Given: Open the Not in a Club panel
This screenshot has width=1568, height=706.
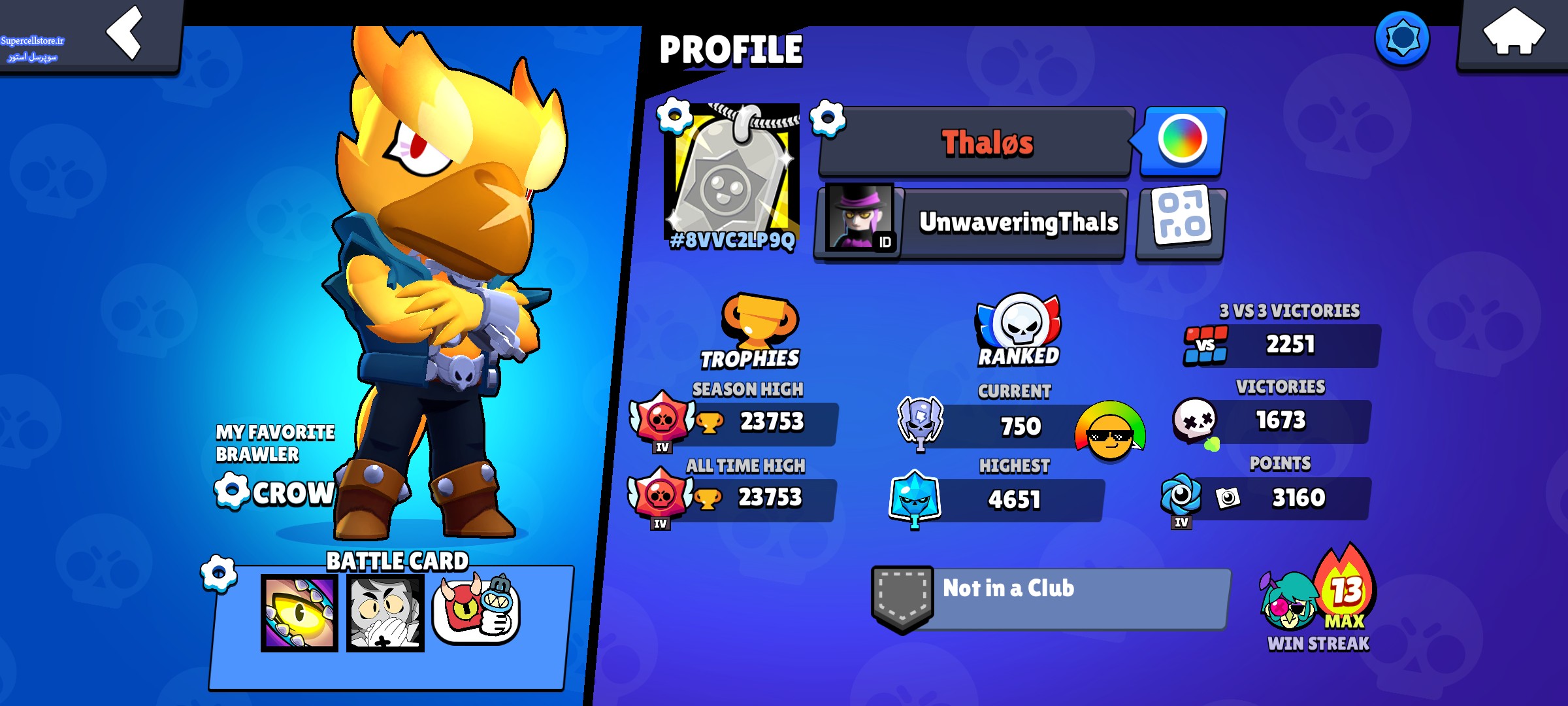Looking at the screenshot, I should click(1052, 597).
